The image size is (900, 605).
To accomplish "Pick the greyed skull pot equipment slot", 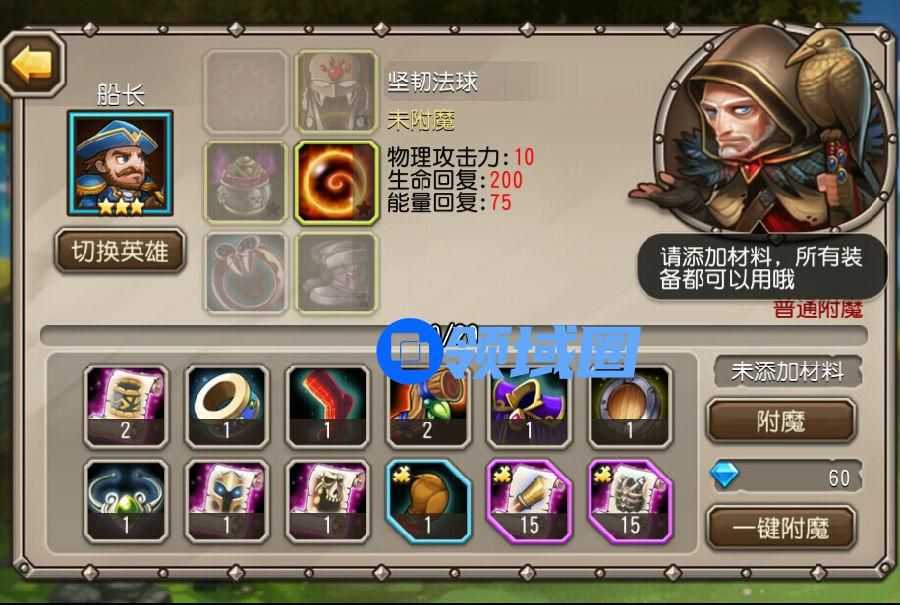I will coord(244,181).
